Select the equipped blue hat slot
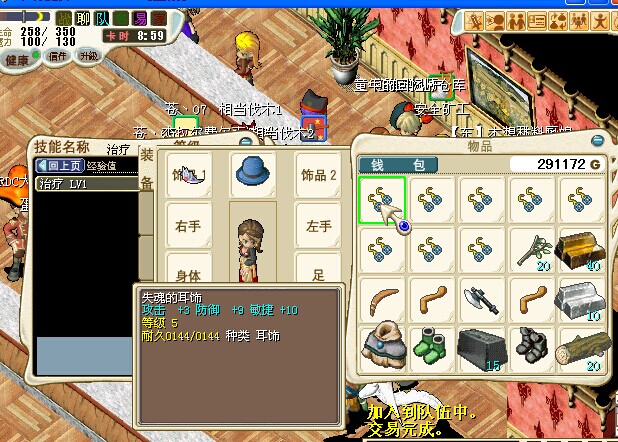The width and height of the screenshot is (618, 442). (253, 175)
